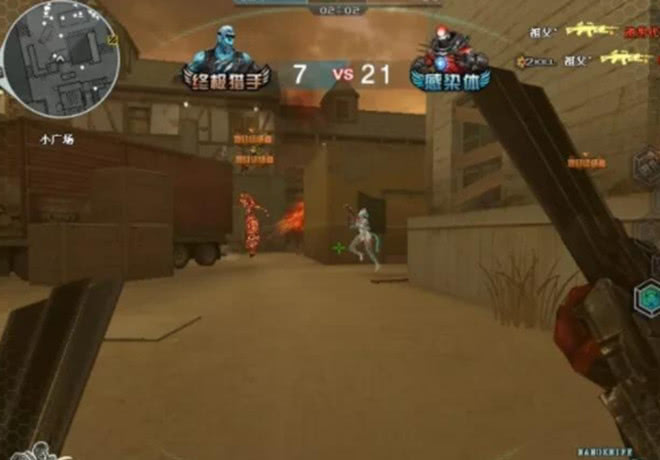This screenshot has width=660, height=460.
Task: Tap the grey hexagon button at right edge
Action: click(647, 164)
